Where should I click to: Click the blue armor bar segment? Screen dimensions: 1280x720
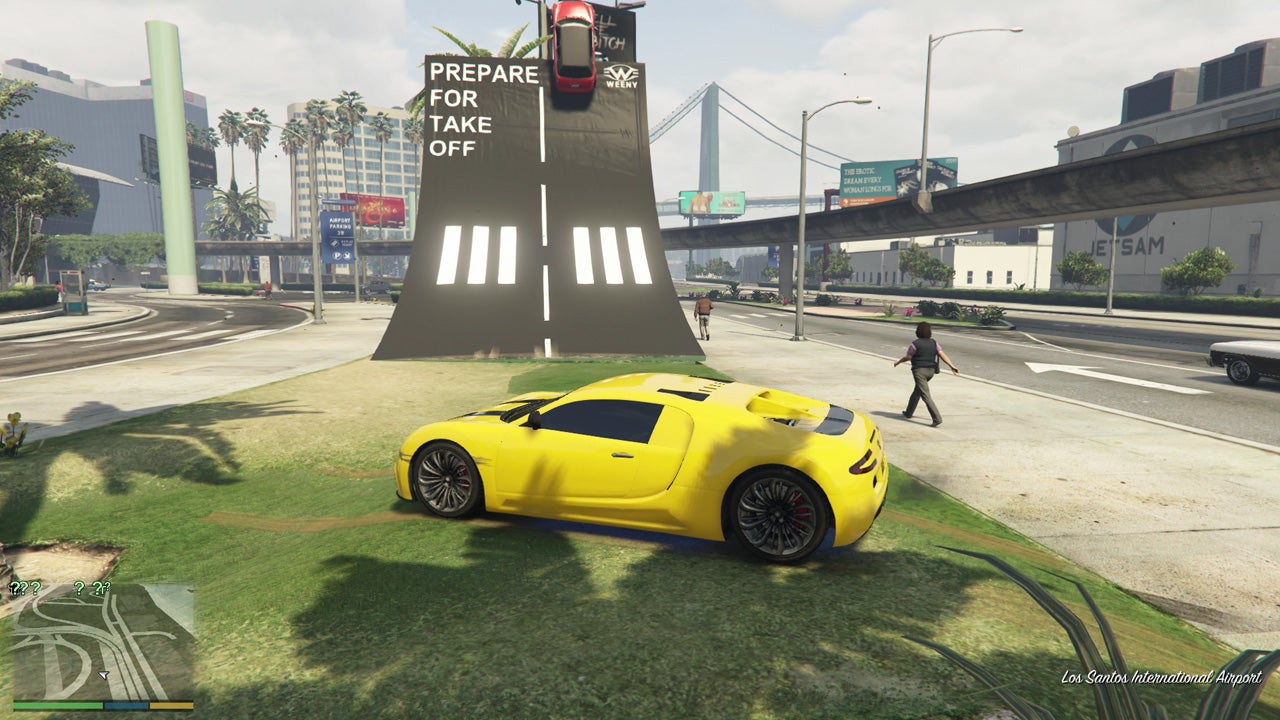click(x=125, y=705)
